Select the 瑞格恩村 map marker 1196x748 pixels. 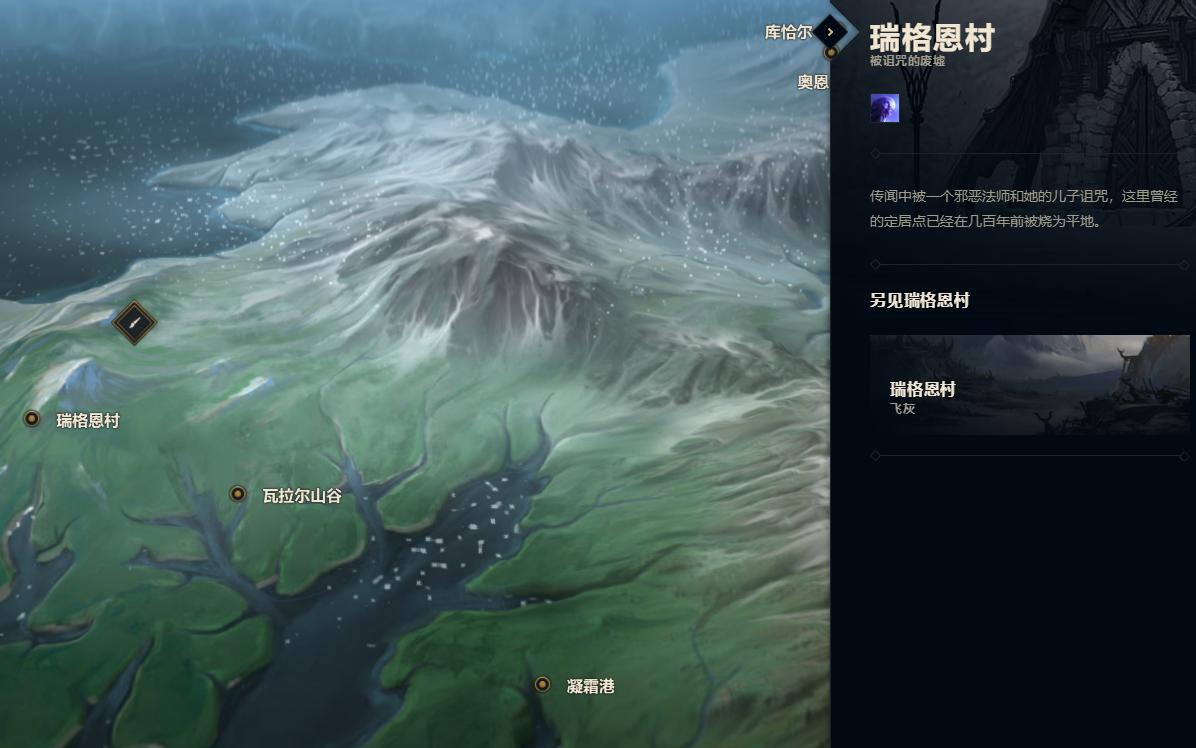(x=32, y=419)
